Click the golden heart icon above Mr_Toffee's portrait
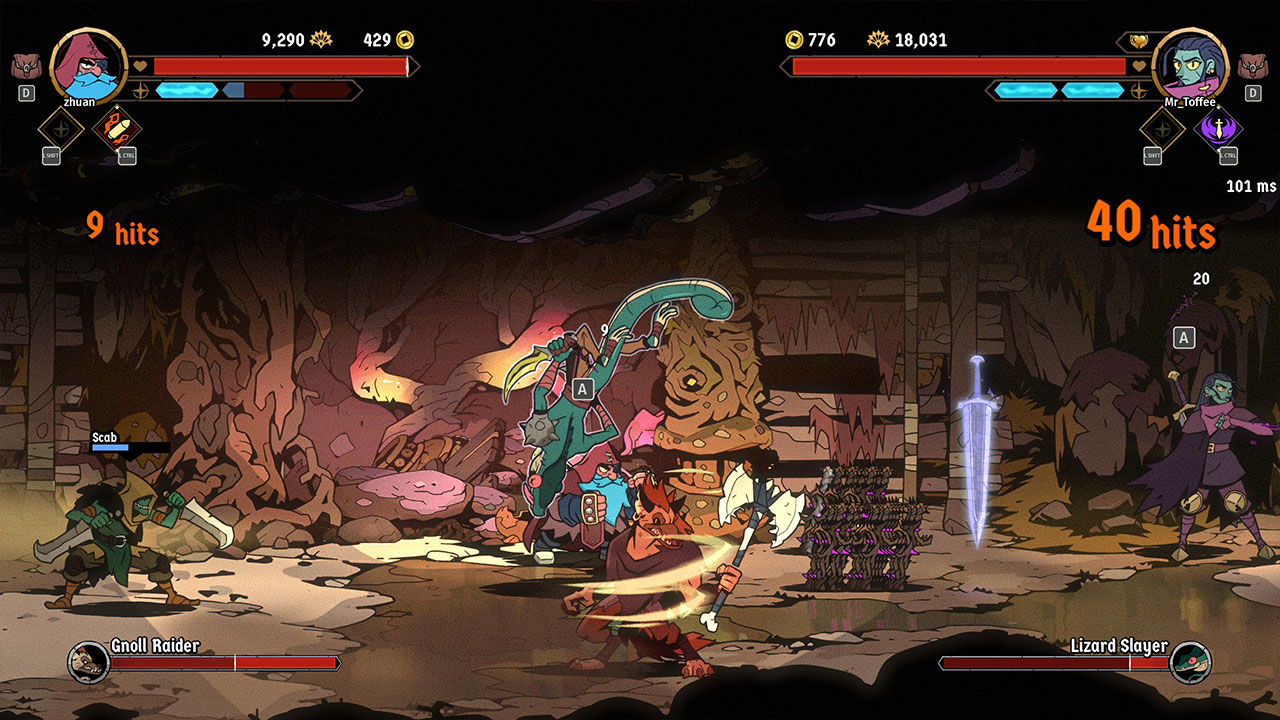This screenshot has height=720, width=1280. [x=1139, y=41]
